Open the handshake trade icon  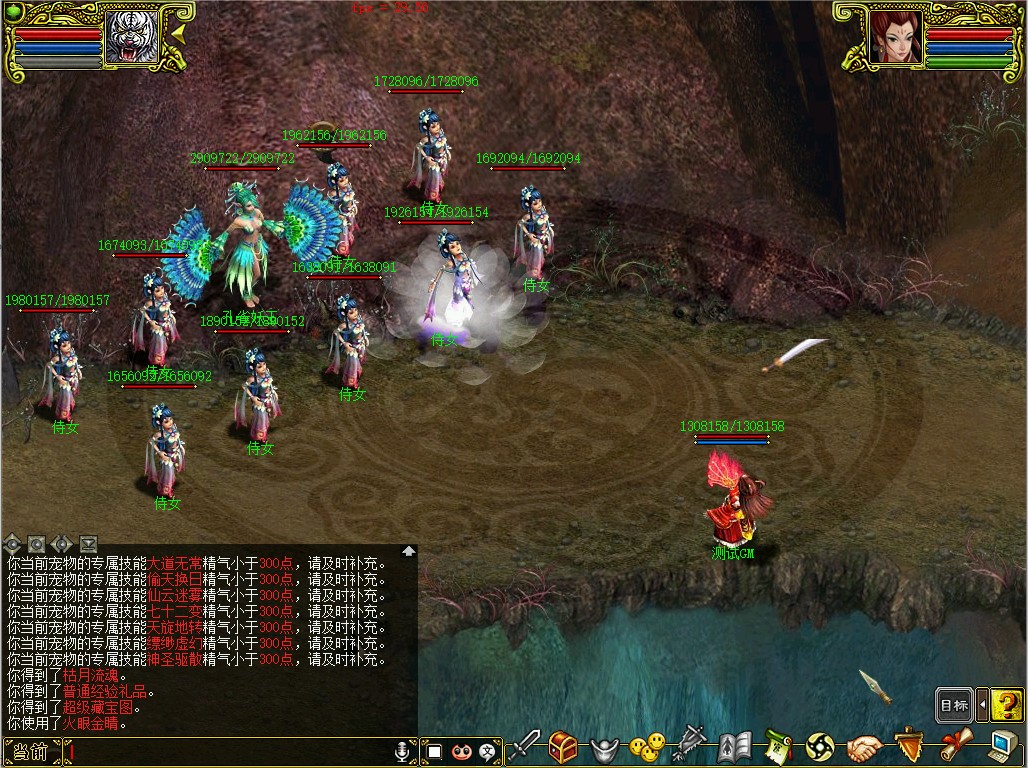tap(864, 747)
